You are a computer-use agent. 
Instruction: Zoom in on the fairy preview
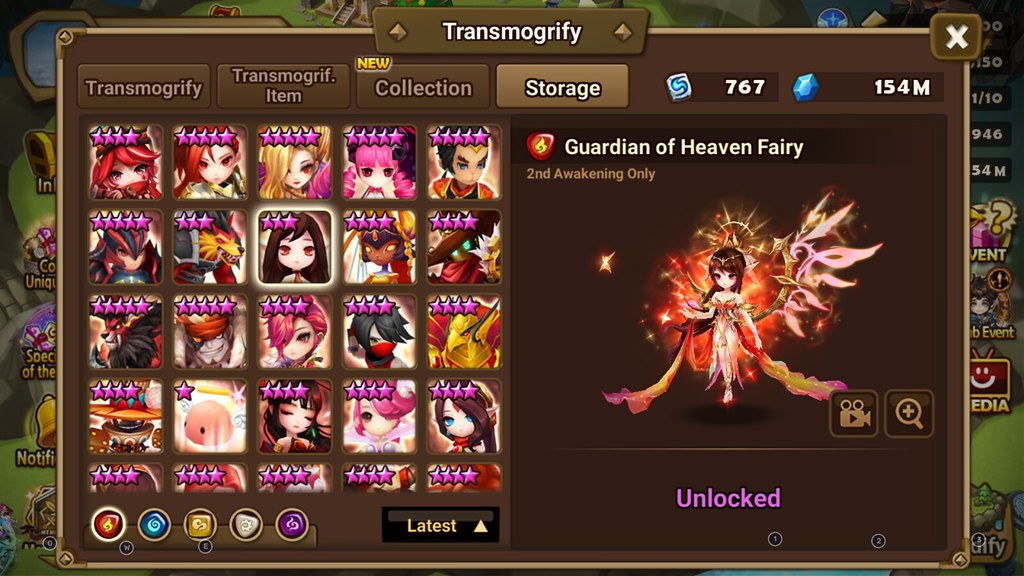[x=909, y=414]
